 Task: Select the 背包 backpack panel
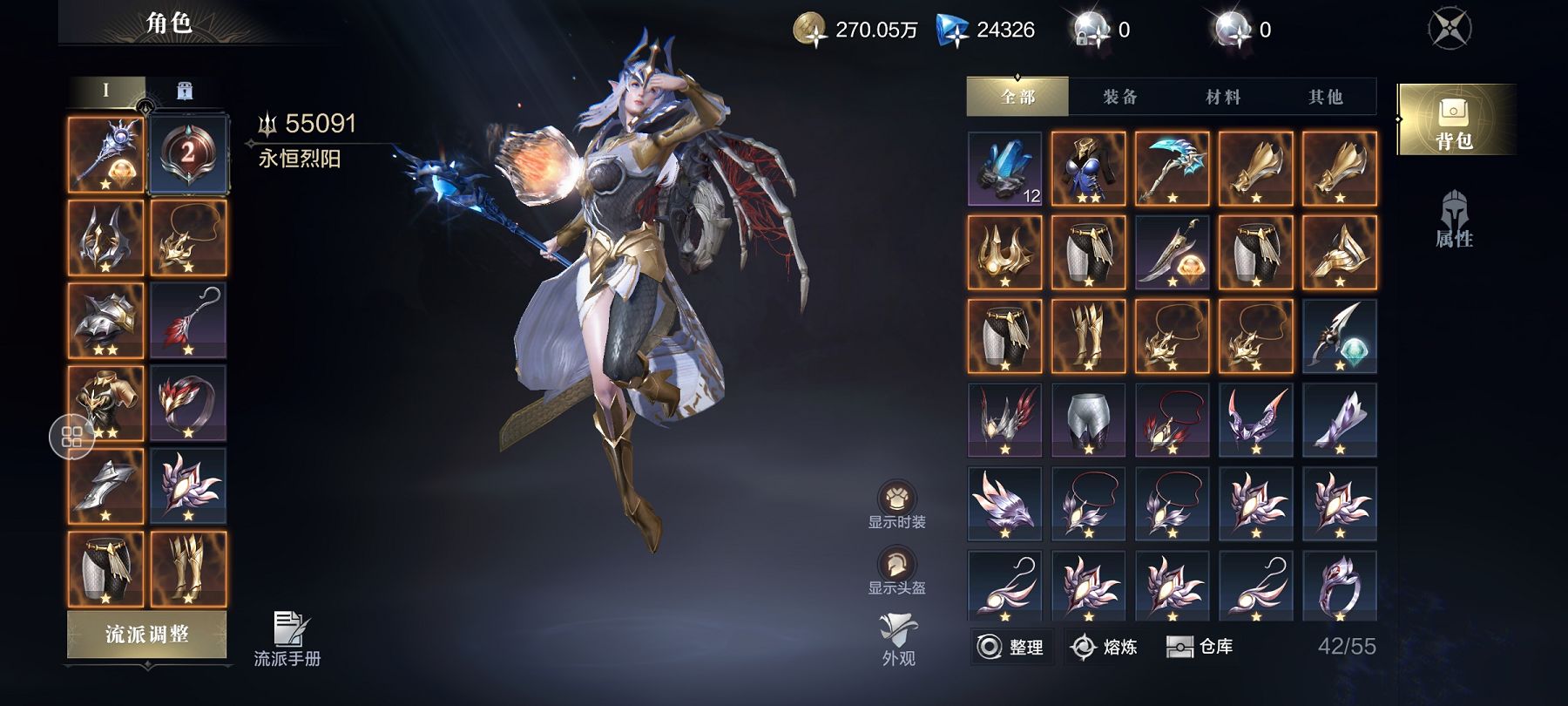(x=1453, y=121)
